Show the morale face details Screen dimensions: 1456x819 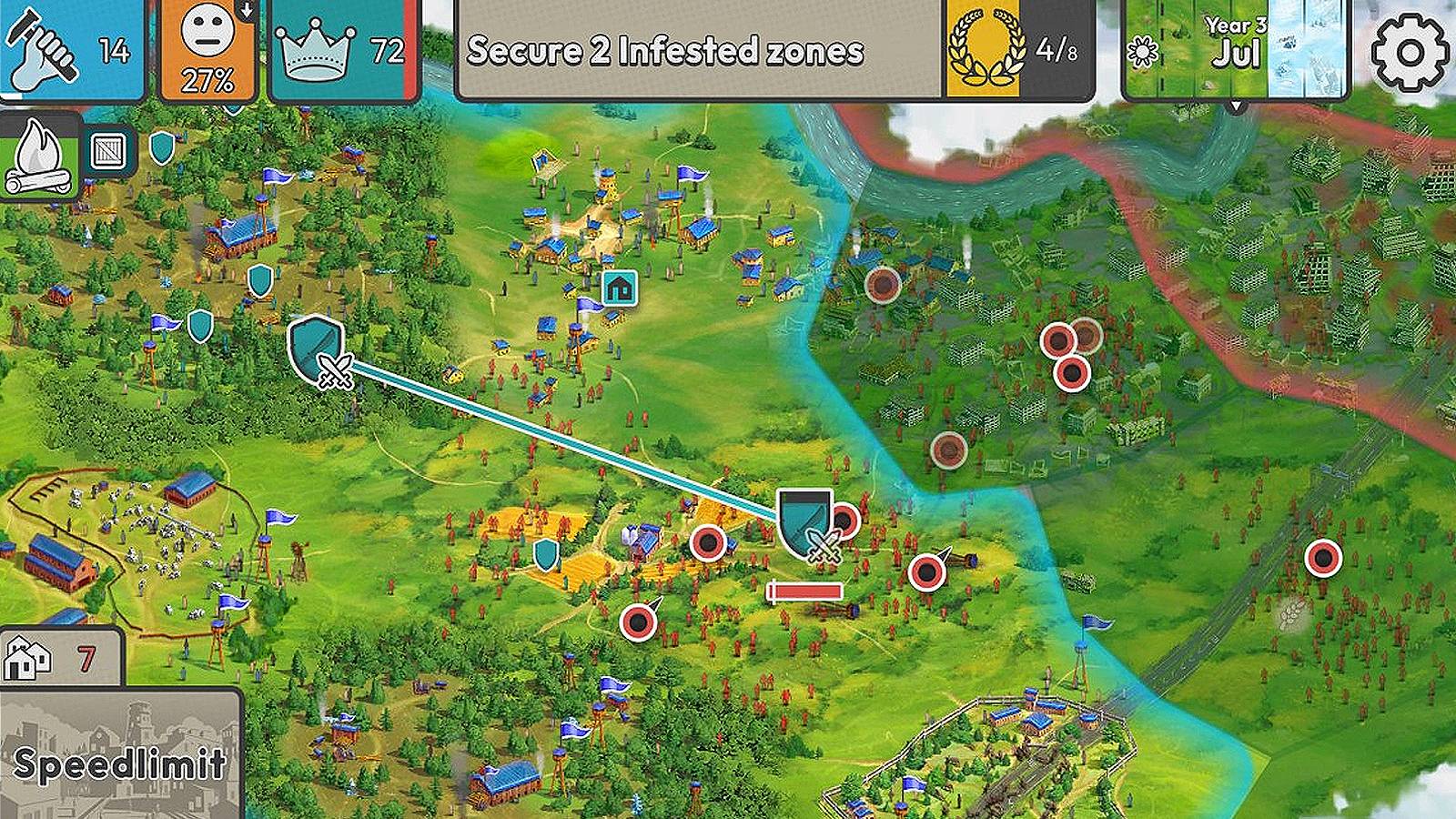pos(208,48)
